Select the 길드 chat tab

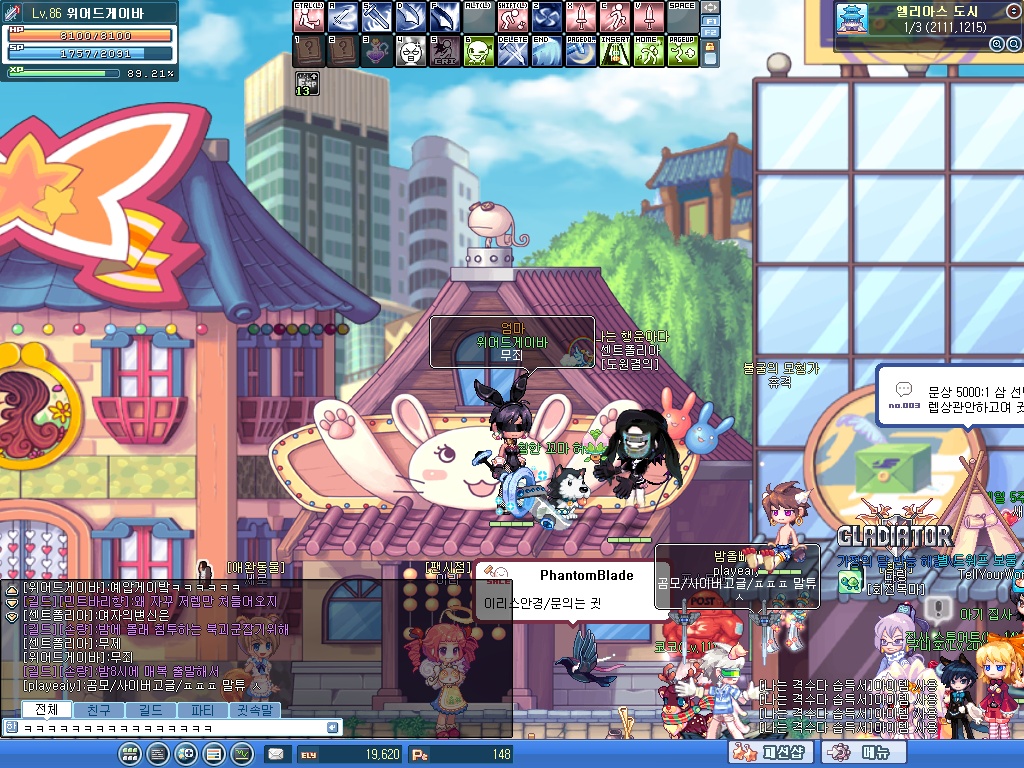click(151, 709)
